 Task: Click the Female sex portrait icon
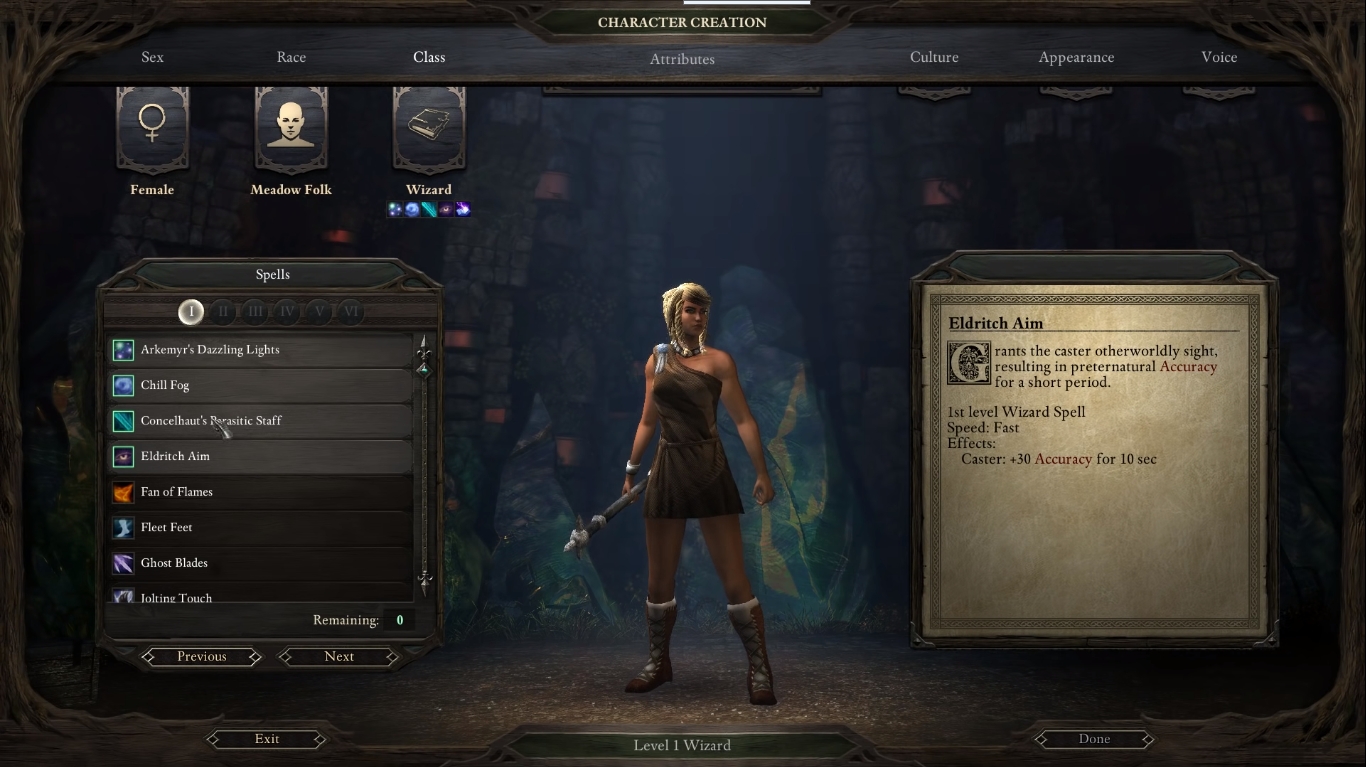[x=152, y=129]
